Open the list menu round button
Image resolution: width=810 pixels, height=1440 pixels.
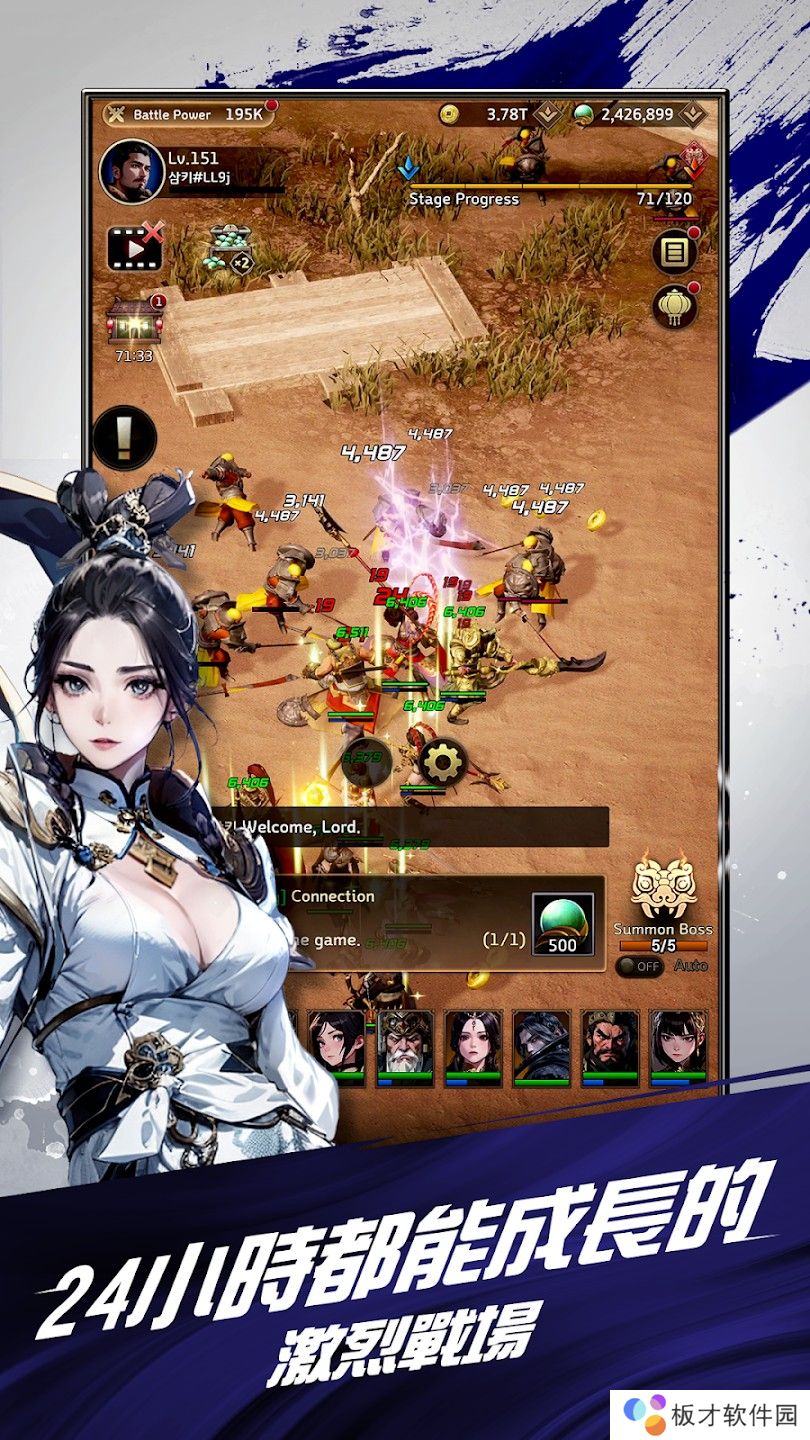pyautogui.click(x=675, y=252)
